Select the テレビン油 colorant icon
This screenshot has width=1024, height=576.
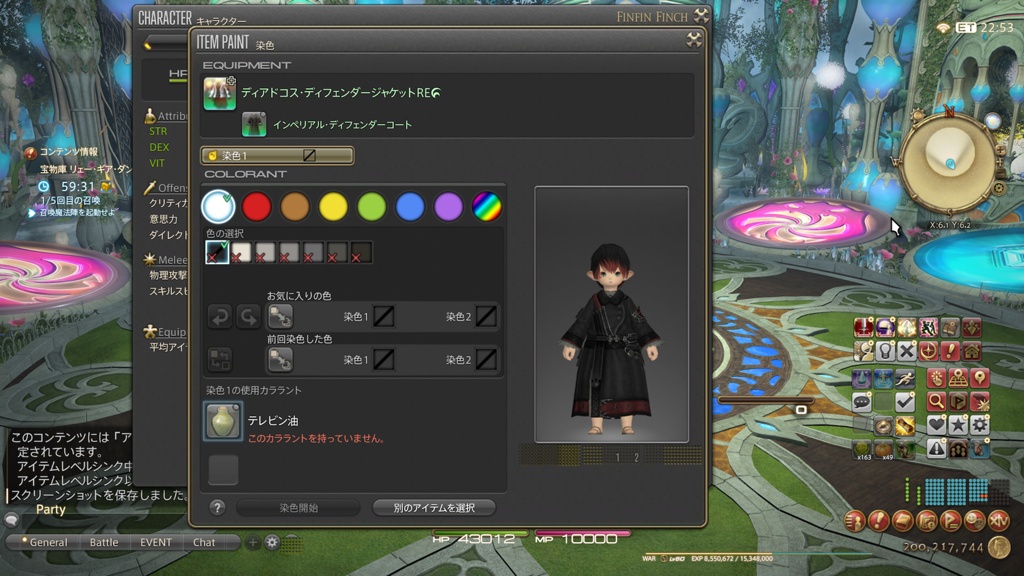[223, 421]
